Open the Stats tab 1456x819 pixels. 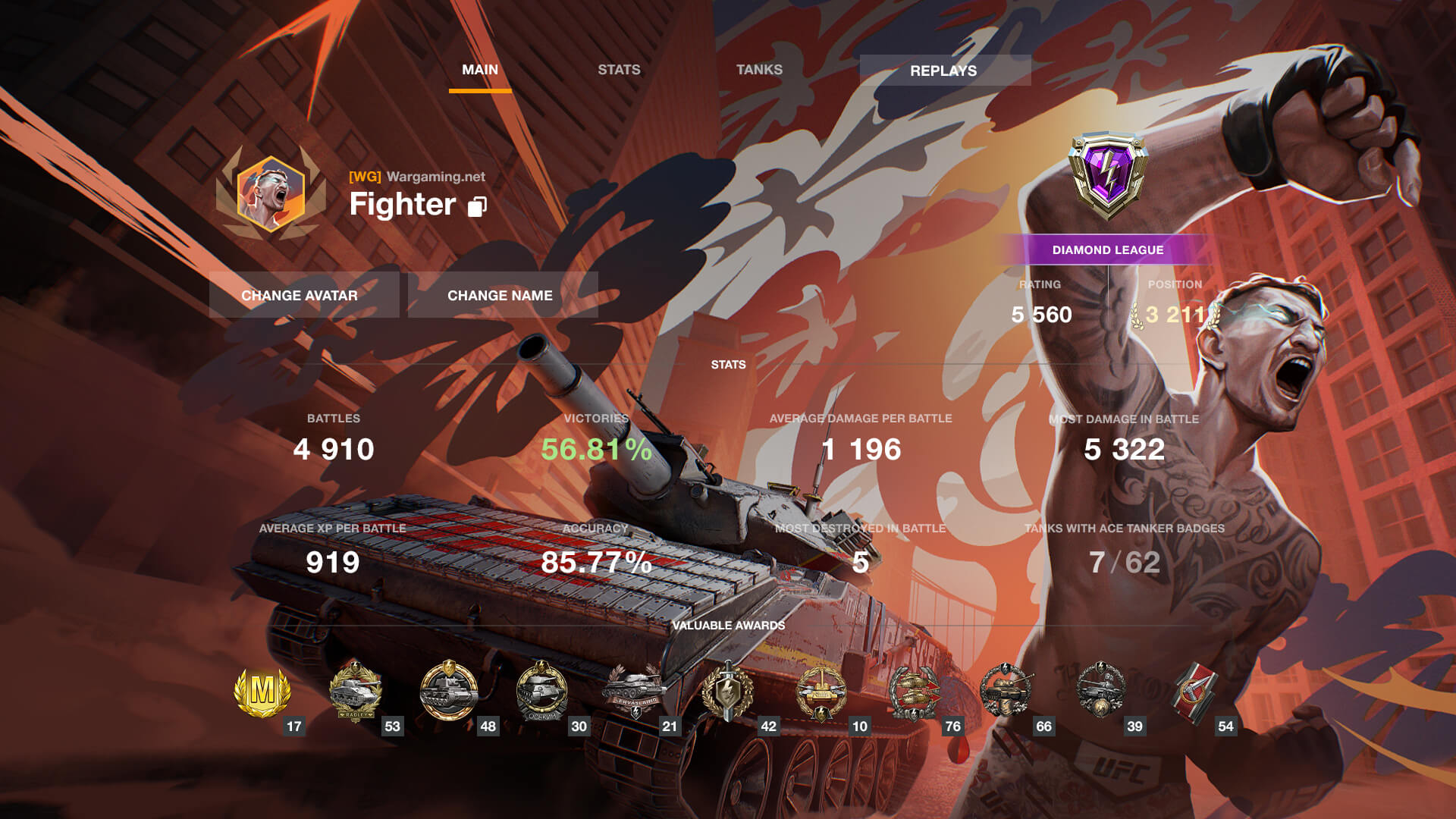tap(619, 70)
